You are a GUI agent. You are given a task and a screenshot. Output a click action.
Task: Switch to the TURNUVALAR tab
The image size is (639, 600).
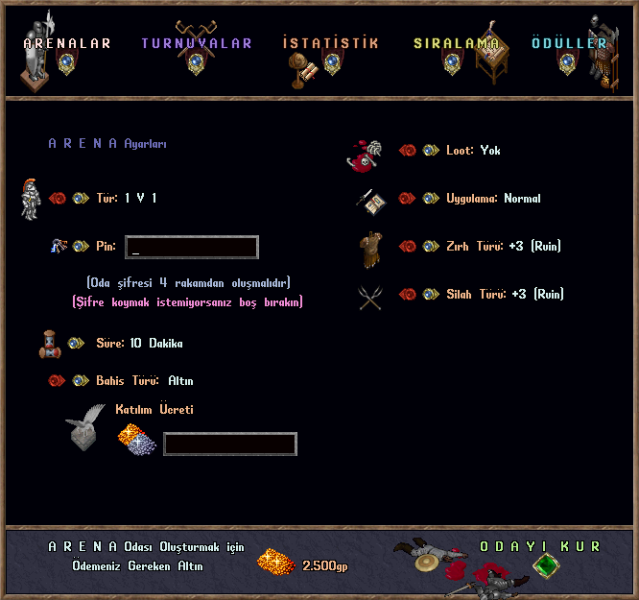point(196,44)
